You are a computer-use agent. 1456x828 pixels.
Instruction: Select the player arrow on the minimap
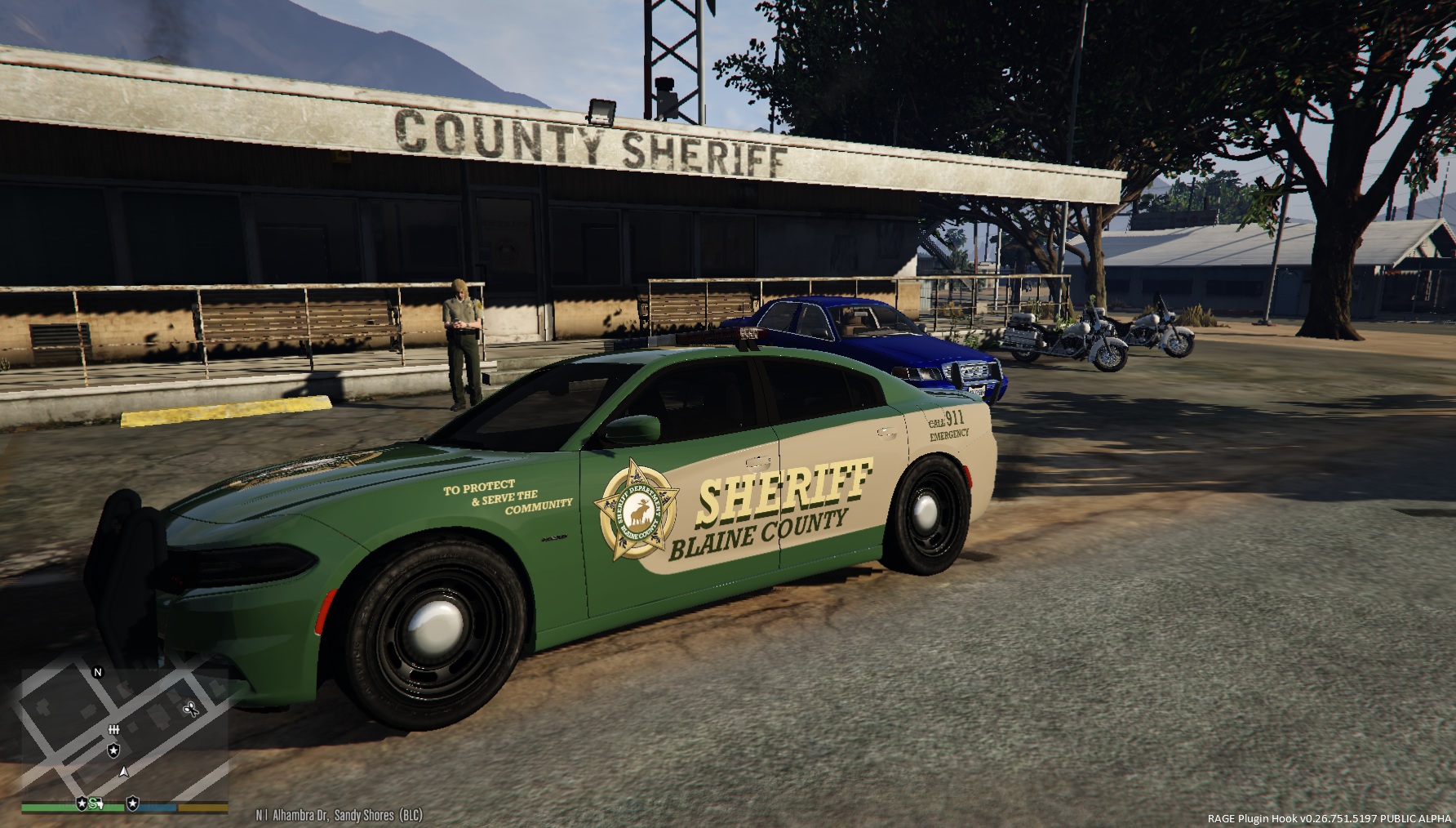coord(124,771)
